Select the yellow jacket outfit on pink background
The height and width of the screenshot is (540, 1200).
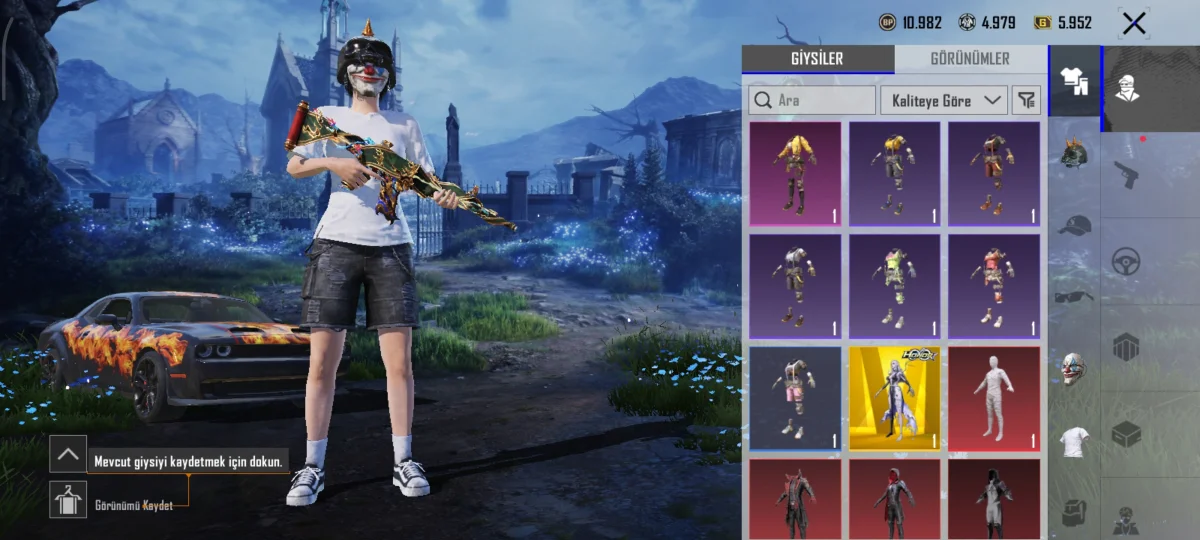pos(795,174)
